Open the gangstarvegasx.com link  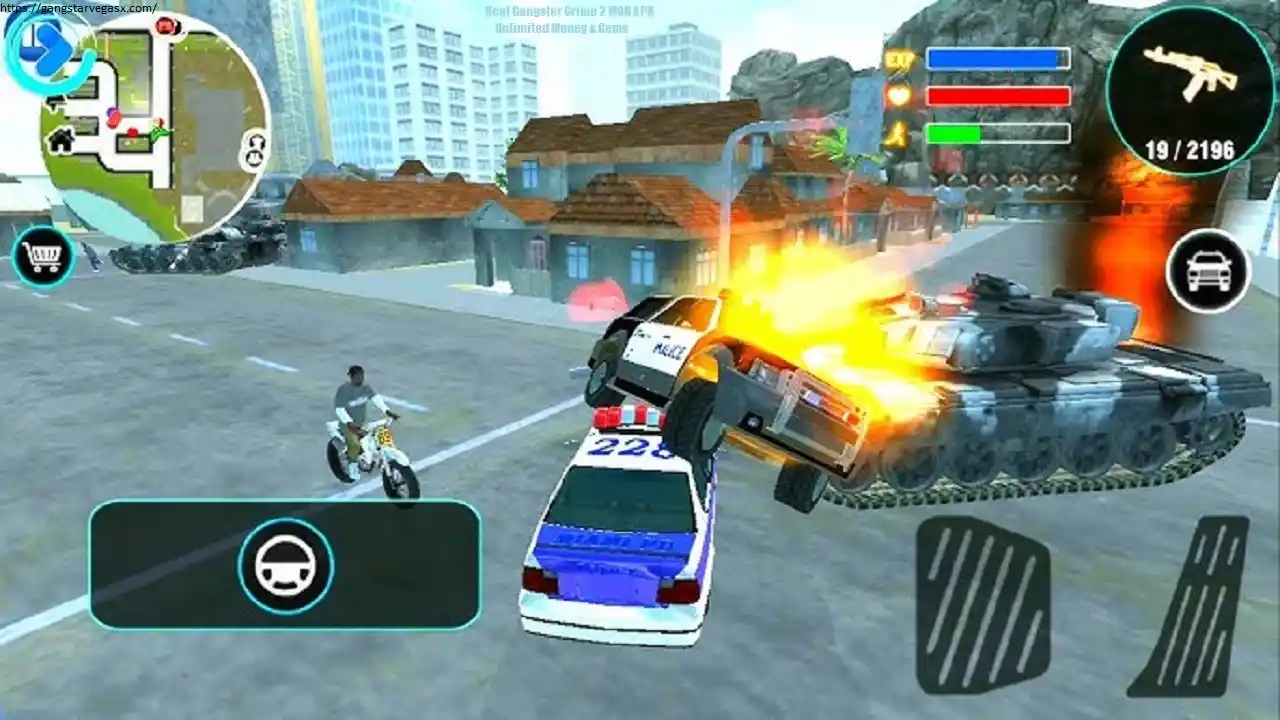[x=78, y=6]
